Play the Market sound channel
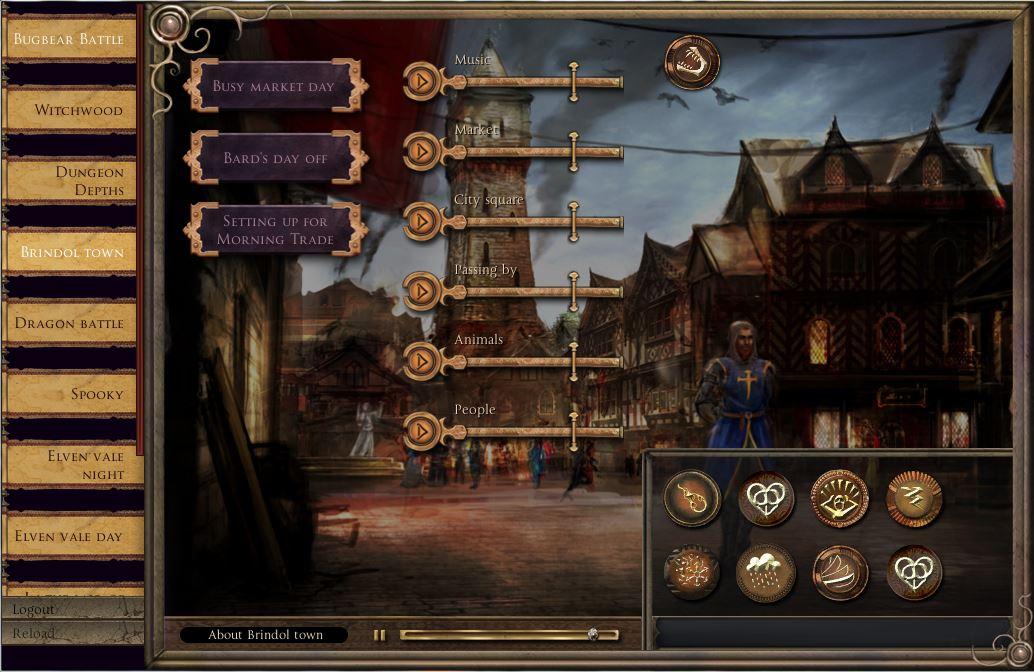 pyautogui.click(x=423, y=151)
